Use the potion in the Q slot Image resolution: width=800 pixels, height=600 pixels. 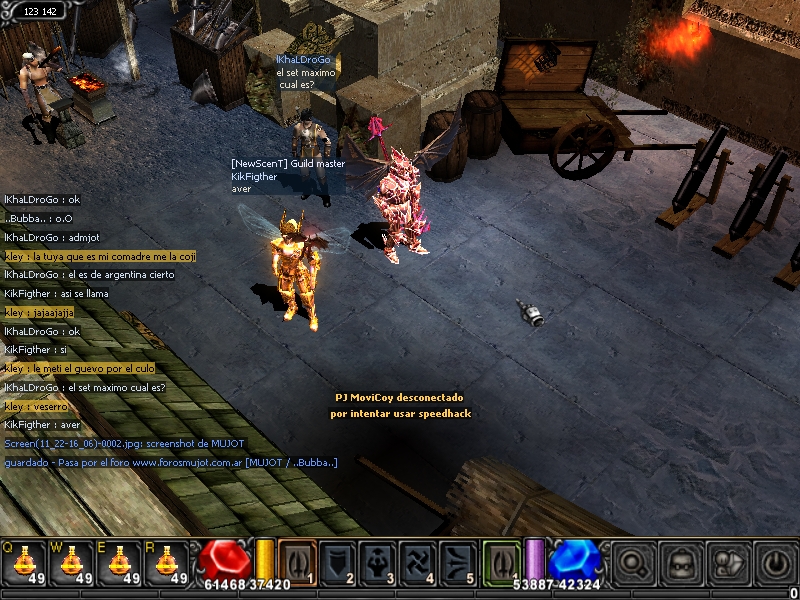[24, 562]
